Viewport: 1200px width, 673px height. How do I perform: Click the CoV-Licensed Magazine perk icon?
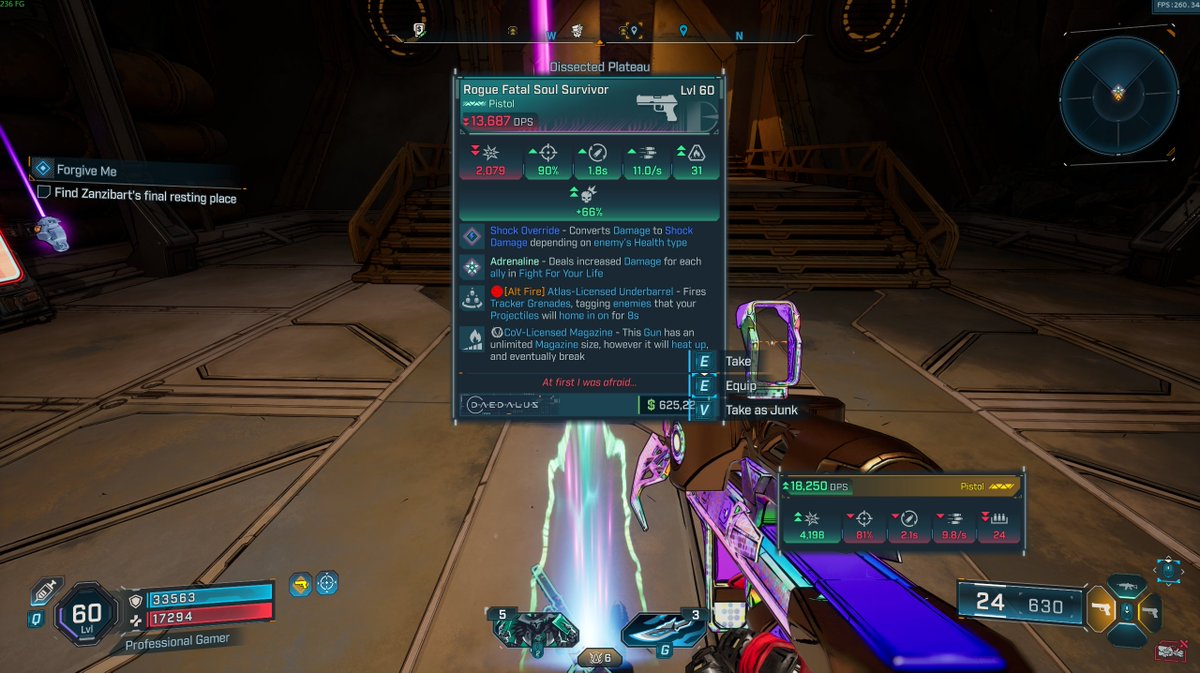(472, 339)
